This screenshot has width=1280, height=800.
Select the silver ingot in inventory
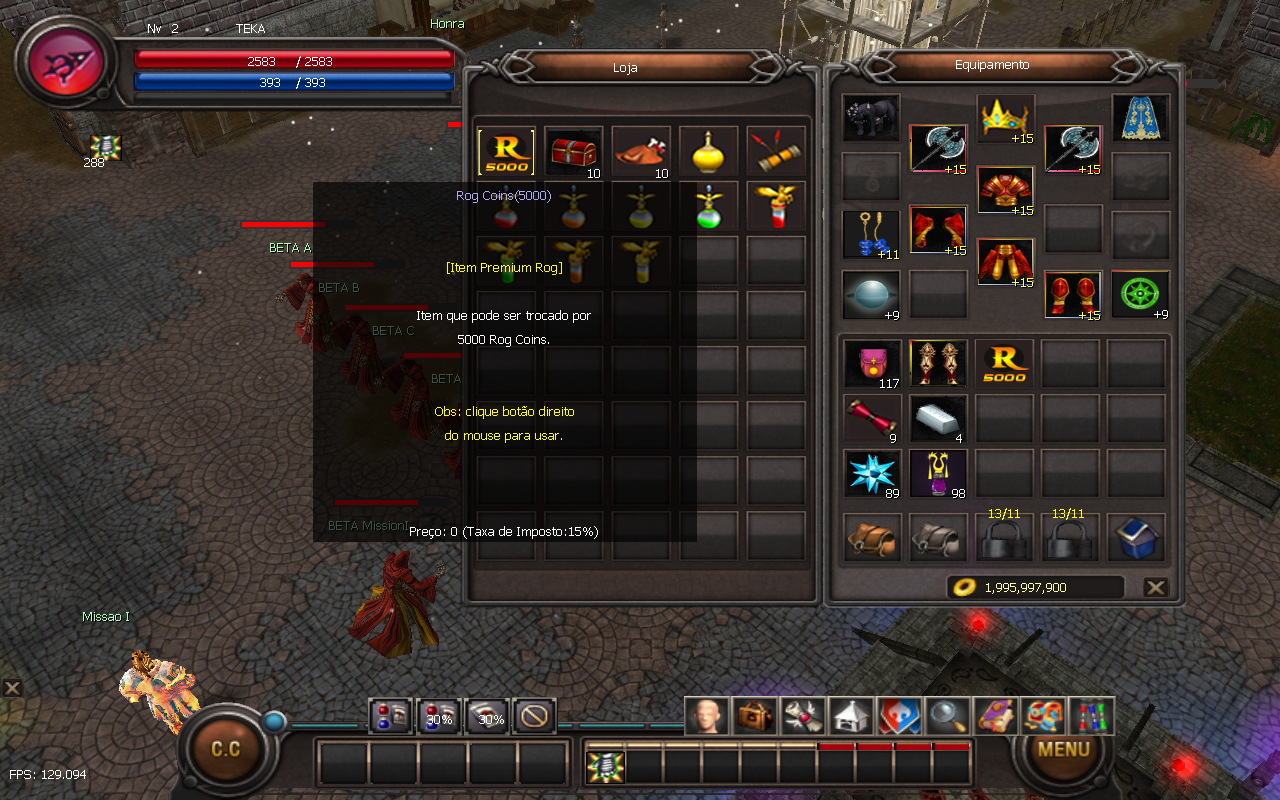pos(938,419)
